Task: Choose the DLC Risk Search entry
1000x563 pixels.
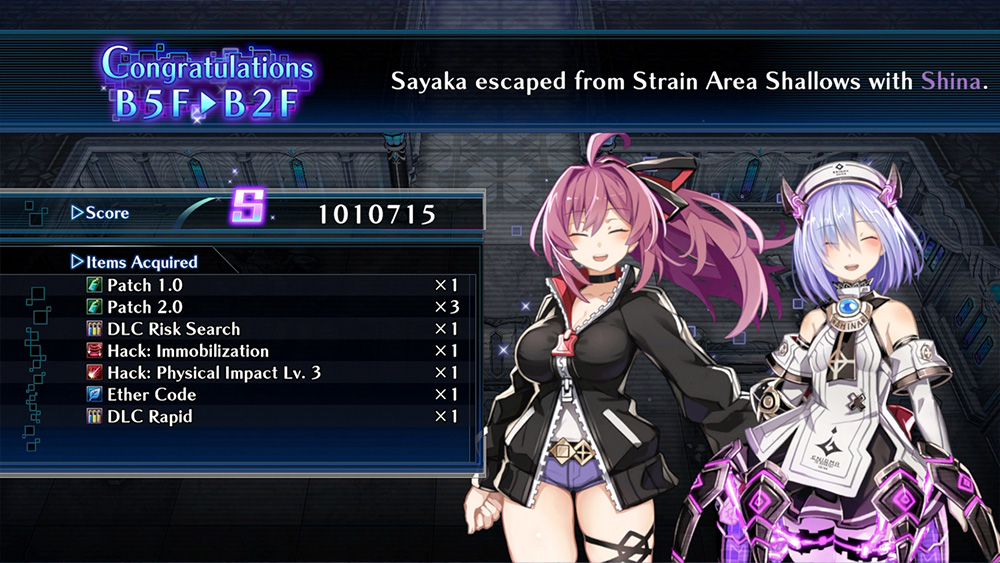Action: click(173, 329)
